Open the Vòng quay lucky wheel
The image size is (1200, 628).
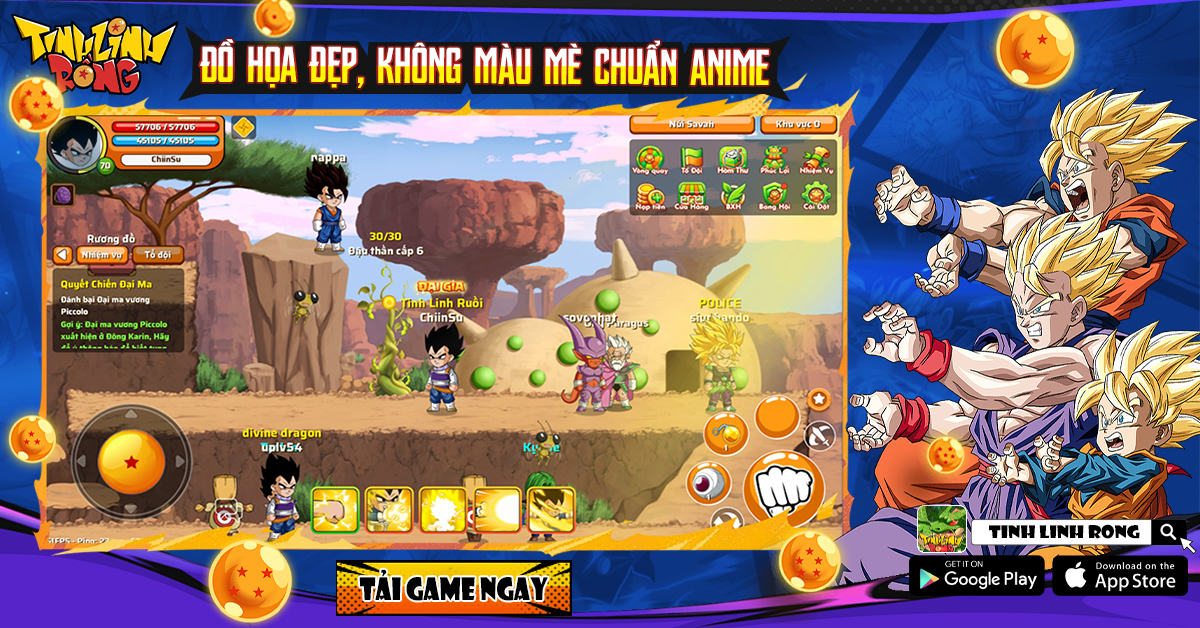pyautogui.click(x=650, y=160)
